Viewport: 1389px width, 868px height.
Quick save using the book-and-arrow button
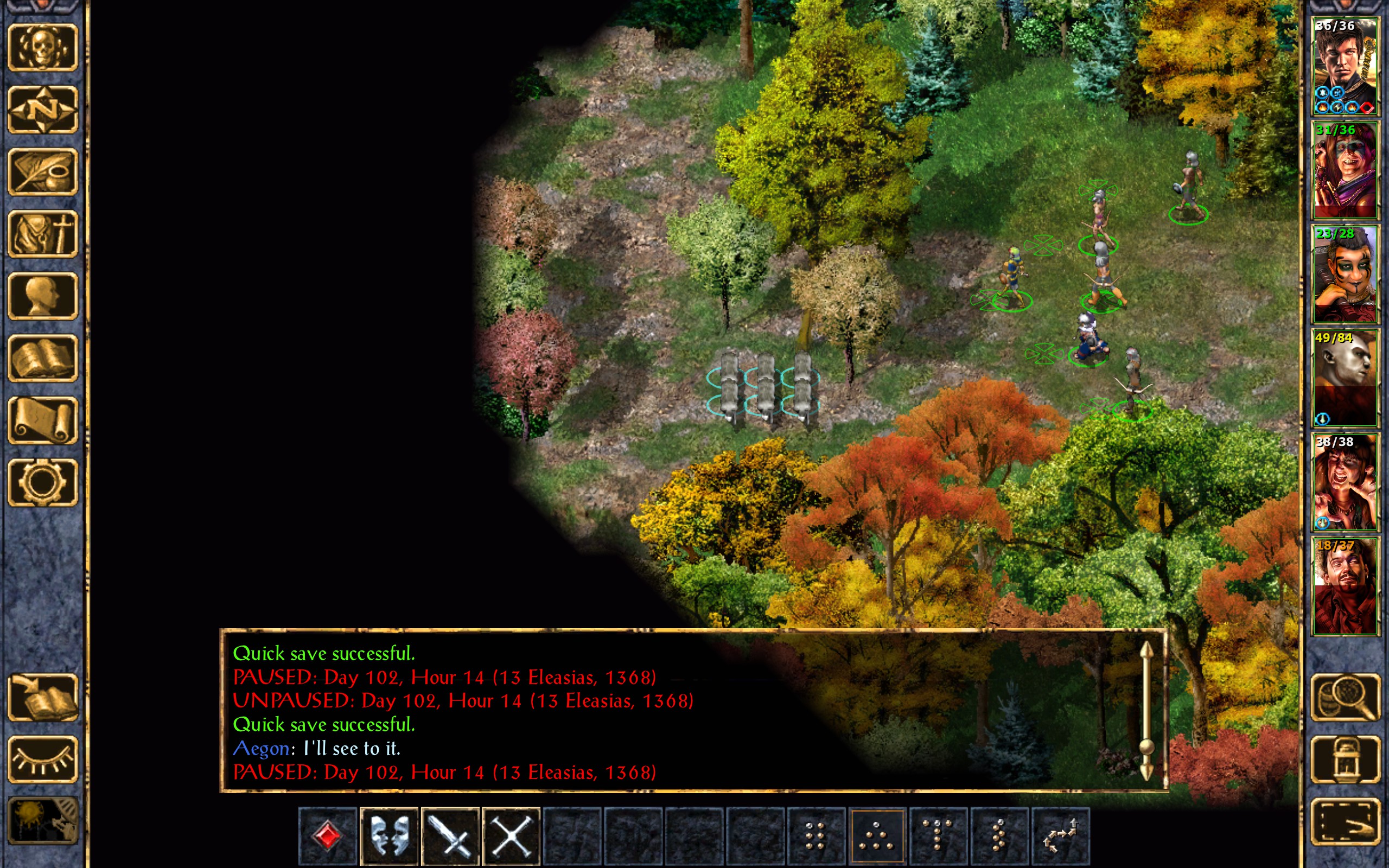[42, 698]
